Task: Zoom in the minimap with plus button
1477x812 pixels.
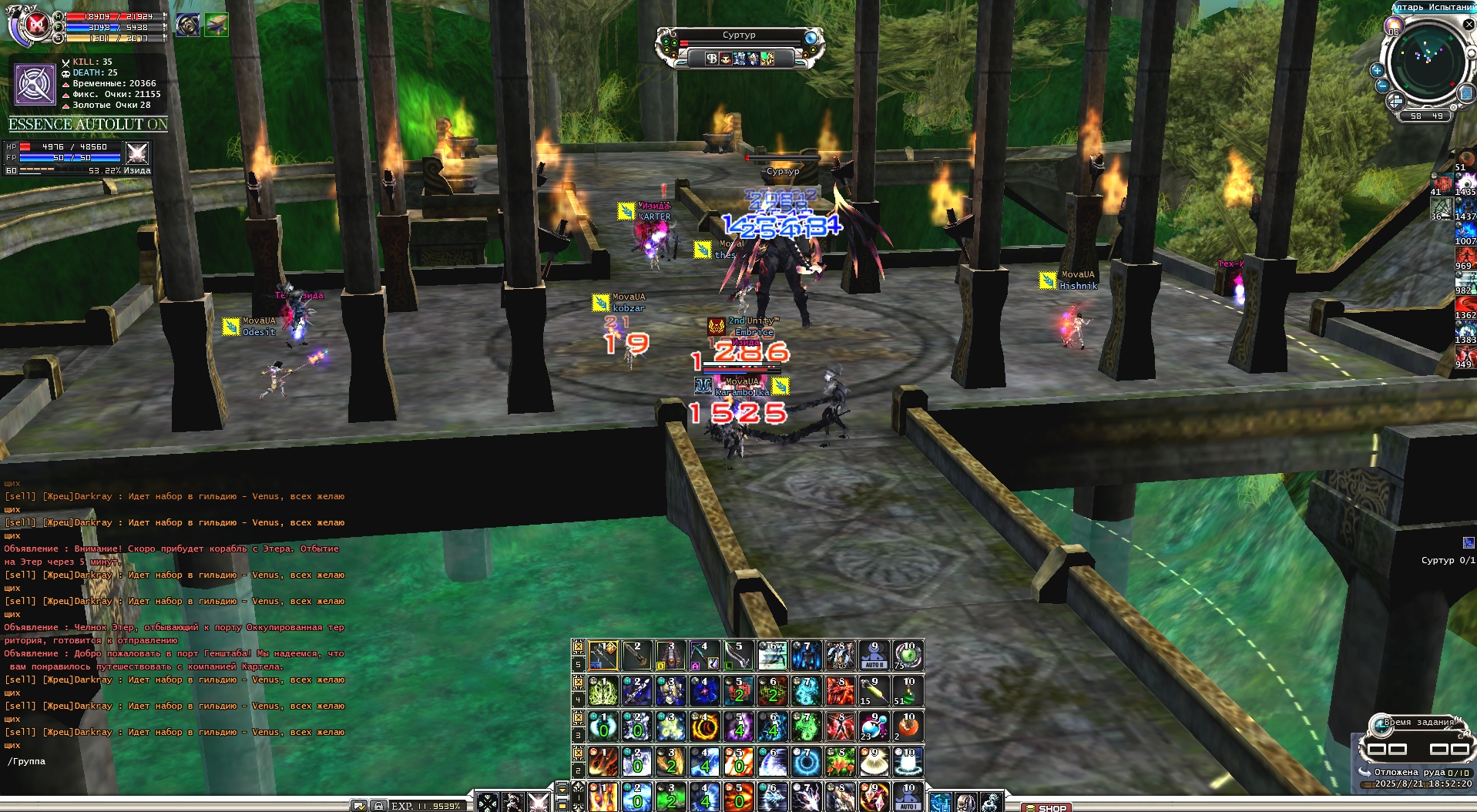Action: 1377,70
